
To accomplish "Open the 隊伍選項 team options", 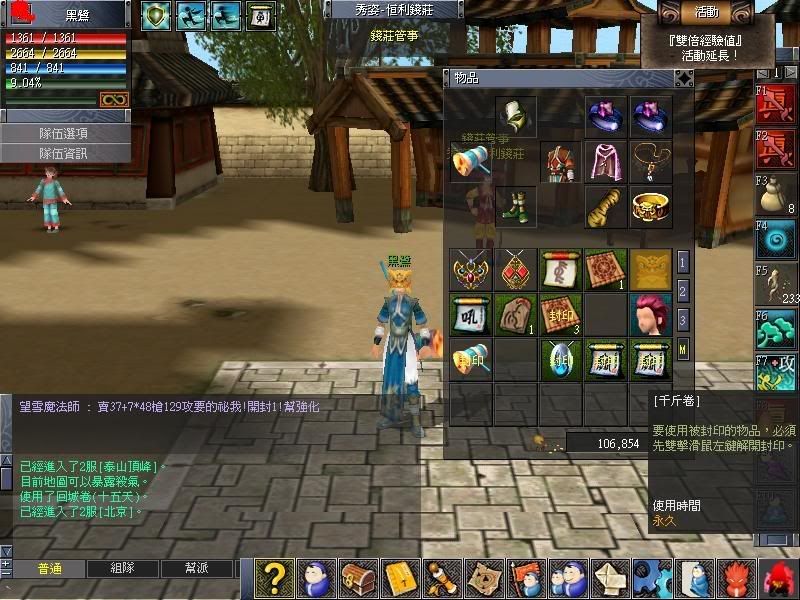I will pyautogui.click(x=64, y=134).
